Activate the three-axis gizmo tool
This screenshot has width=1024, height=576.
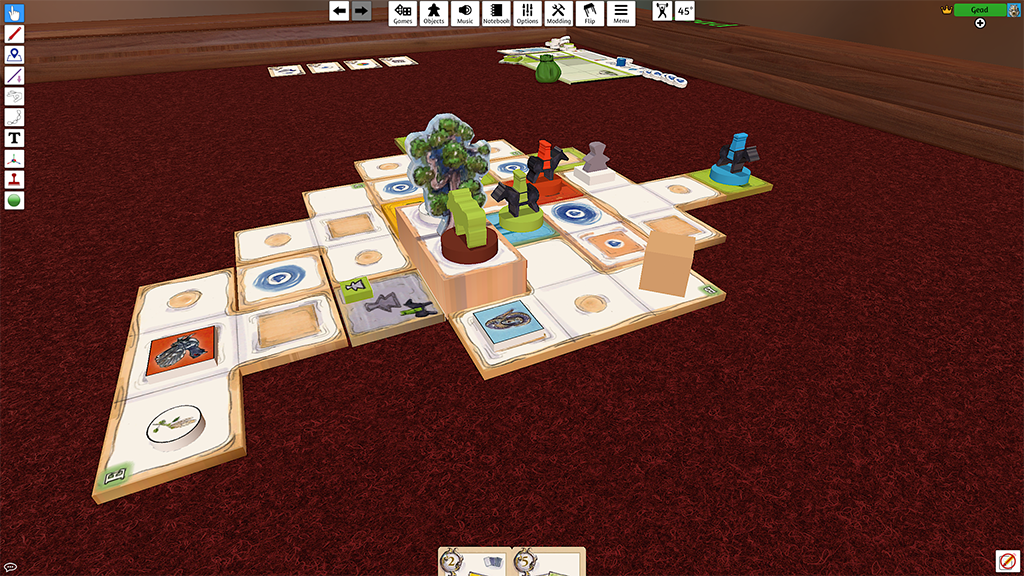(x=15, y=159)
